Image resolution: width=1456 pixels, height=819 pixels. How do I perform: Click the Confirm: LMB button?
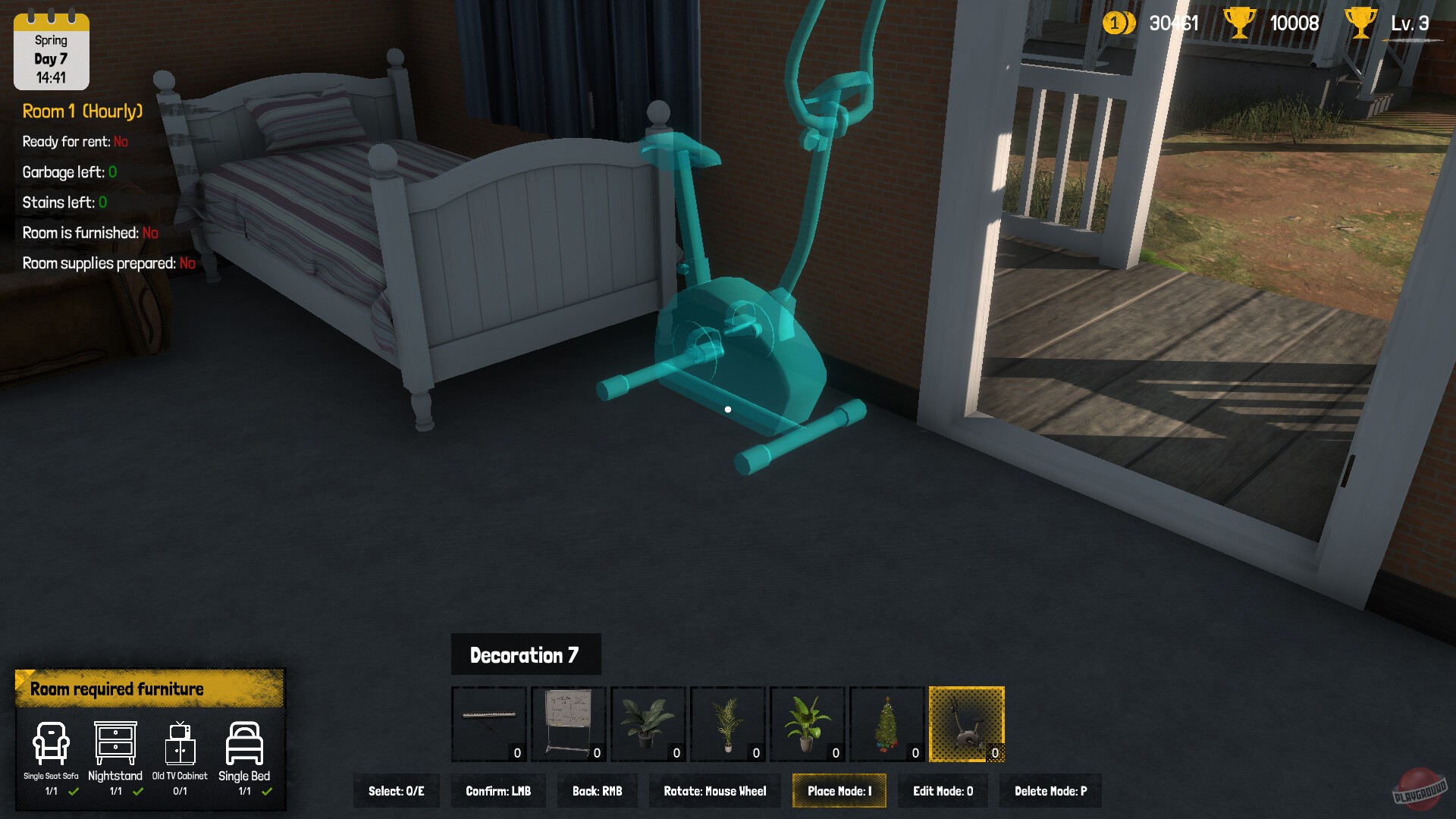pyautogui.click(x=498, y=790)
